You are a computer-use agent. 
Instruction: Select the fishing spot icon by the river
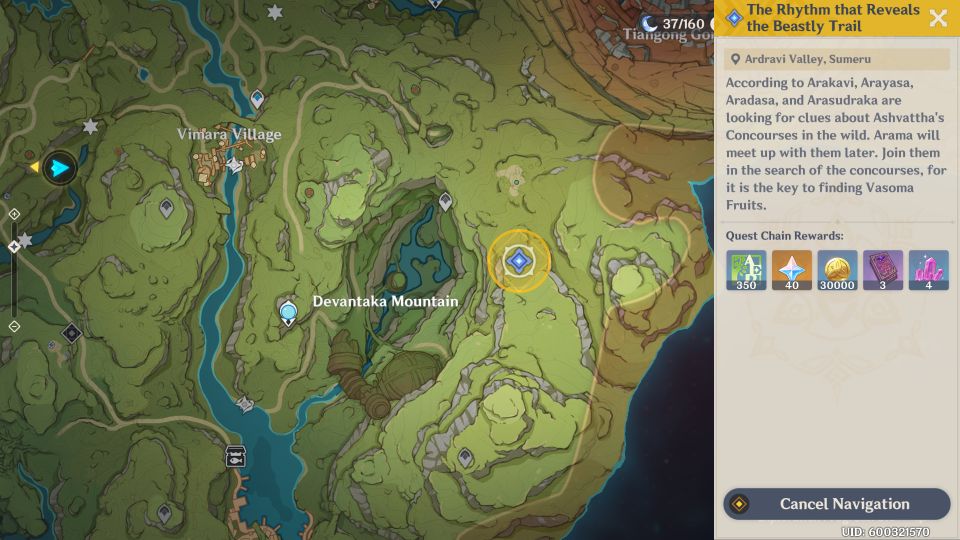236,456
